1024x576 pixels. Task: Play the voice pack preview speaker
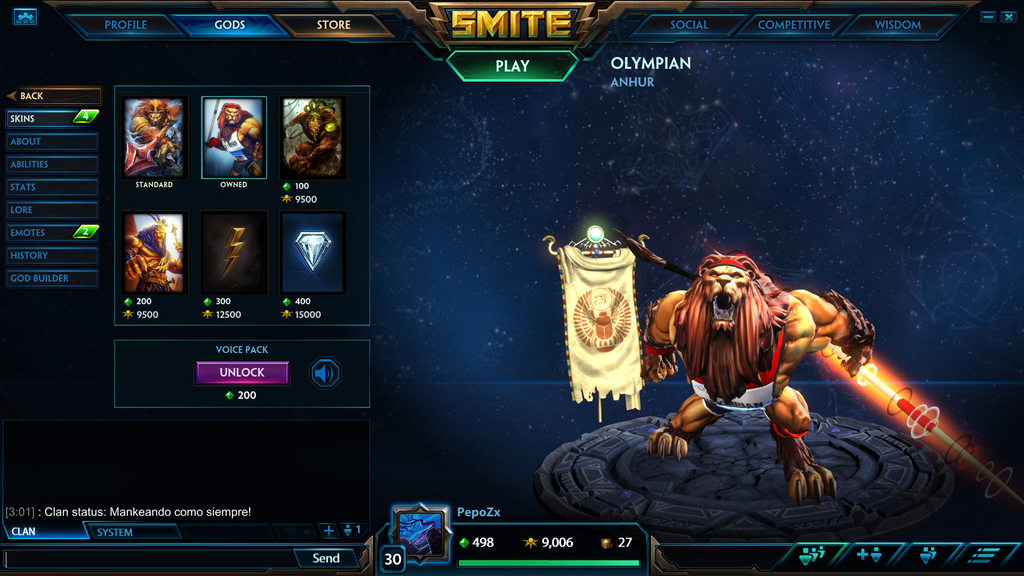tap(325, 373)
